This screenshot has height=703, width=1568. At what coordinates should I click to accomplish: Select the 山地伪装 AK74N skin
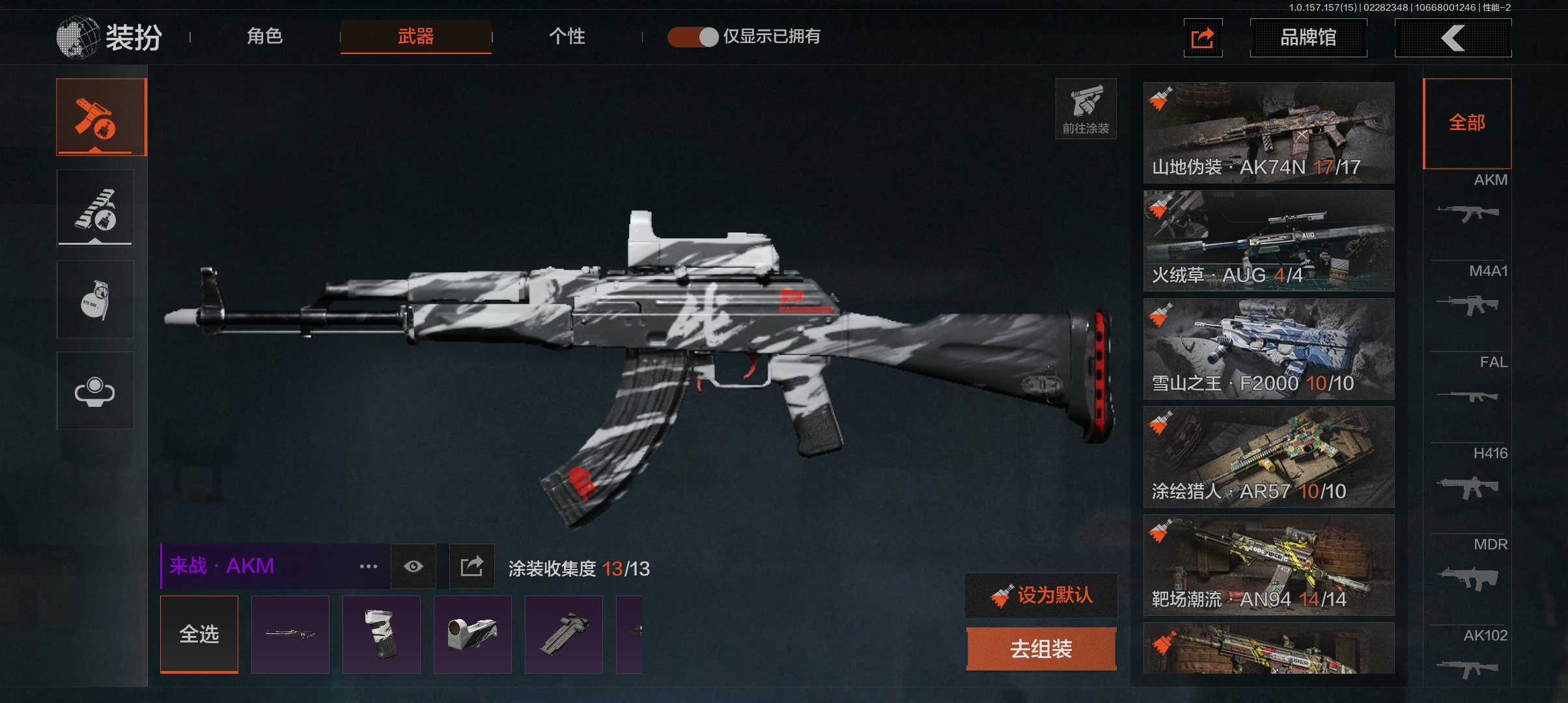tap(1268, 132)
